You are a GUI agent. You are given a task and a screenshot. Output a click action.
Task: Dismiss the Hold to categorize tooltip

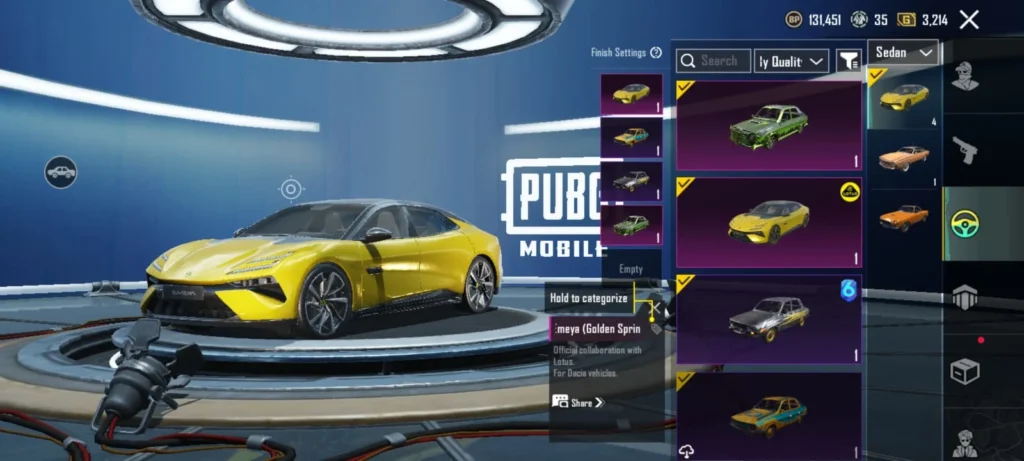[590, 297]
